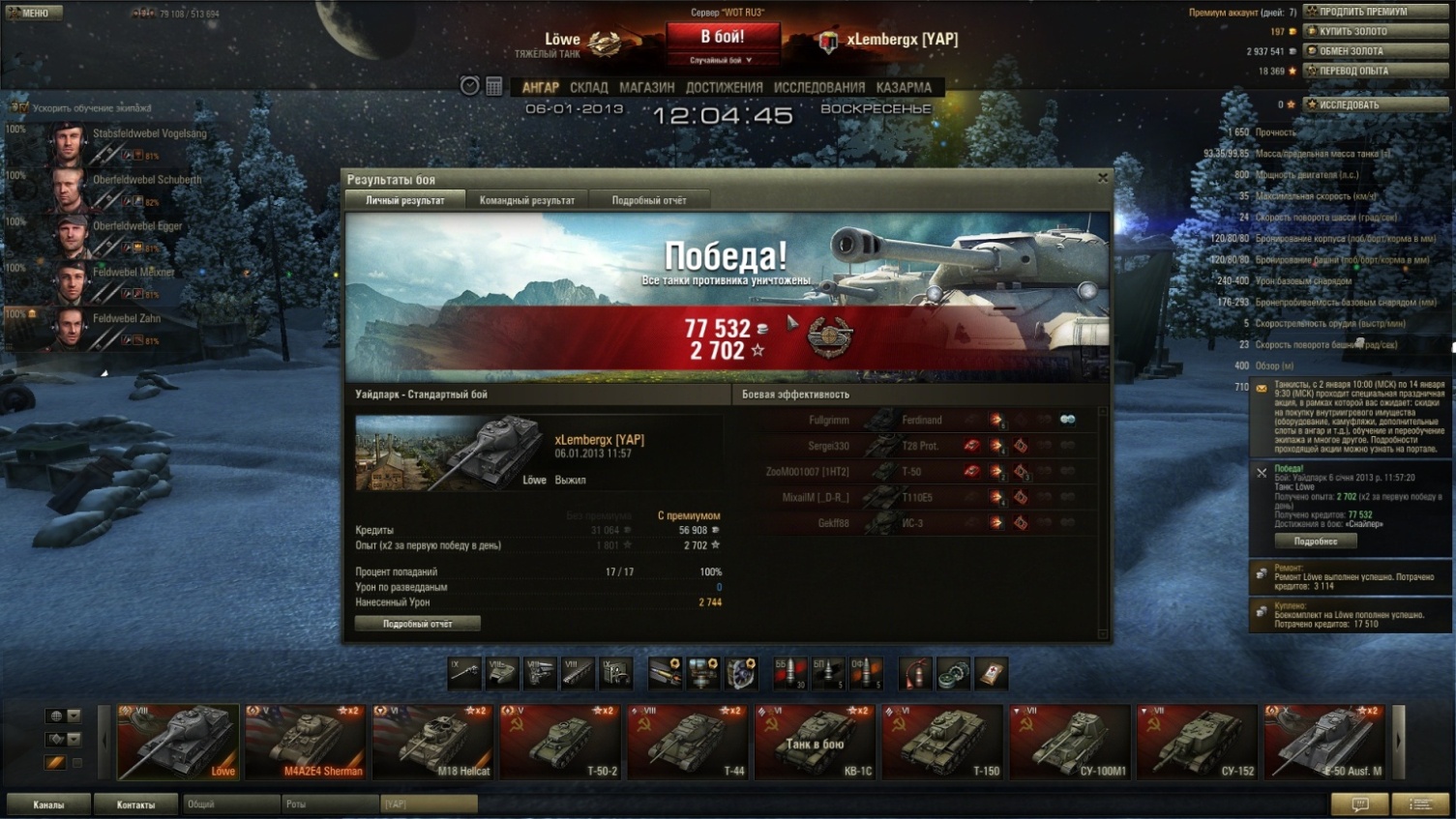This screenshot has height=819, width=1456.
Task: Choose the E-50 Ausf. M tank
Action: click(x=1323, y=742)
